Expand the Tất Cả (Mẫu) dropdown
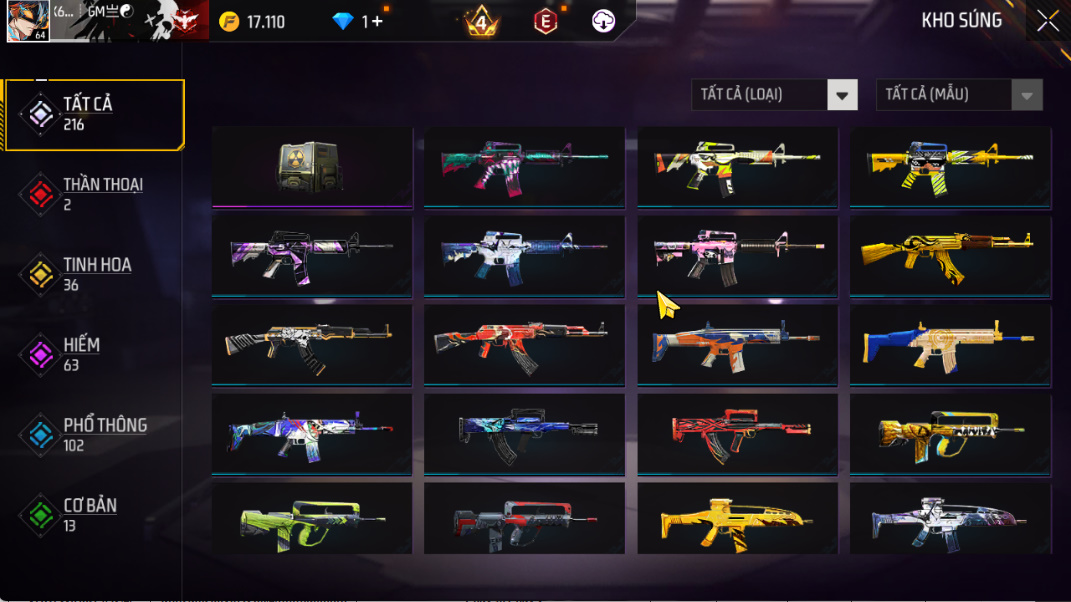 [x=958, y=95]
